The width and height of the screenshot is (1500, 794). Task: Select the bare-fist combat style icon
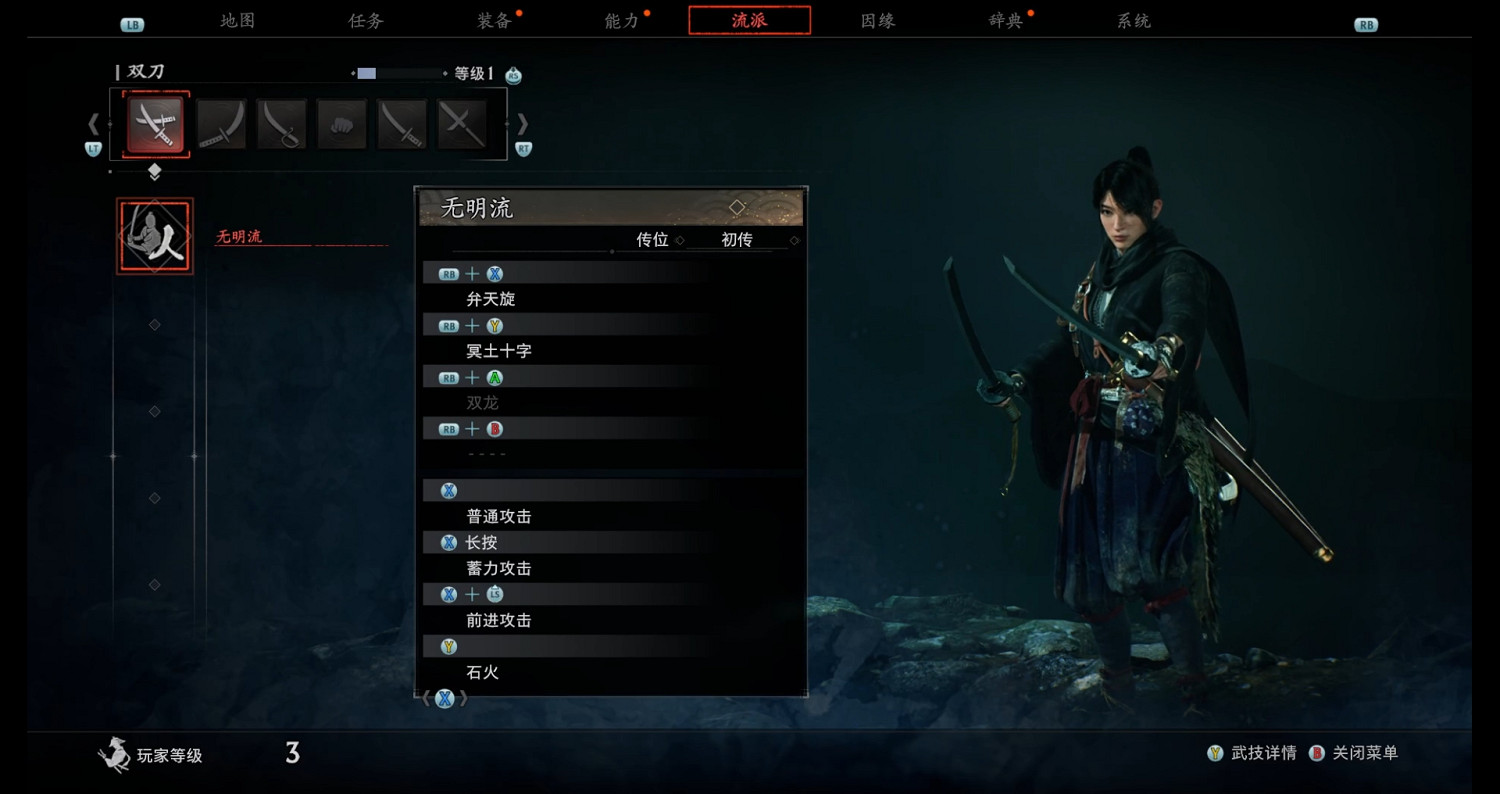tap(341, 123)
